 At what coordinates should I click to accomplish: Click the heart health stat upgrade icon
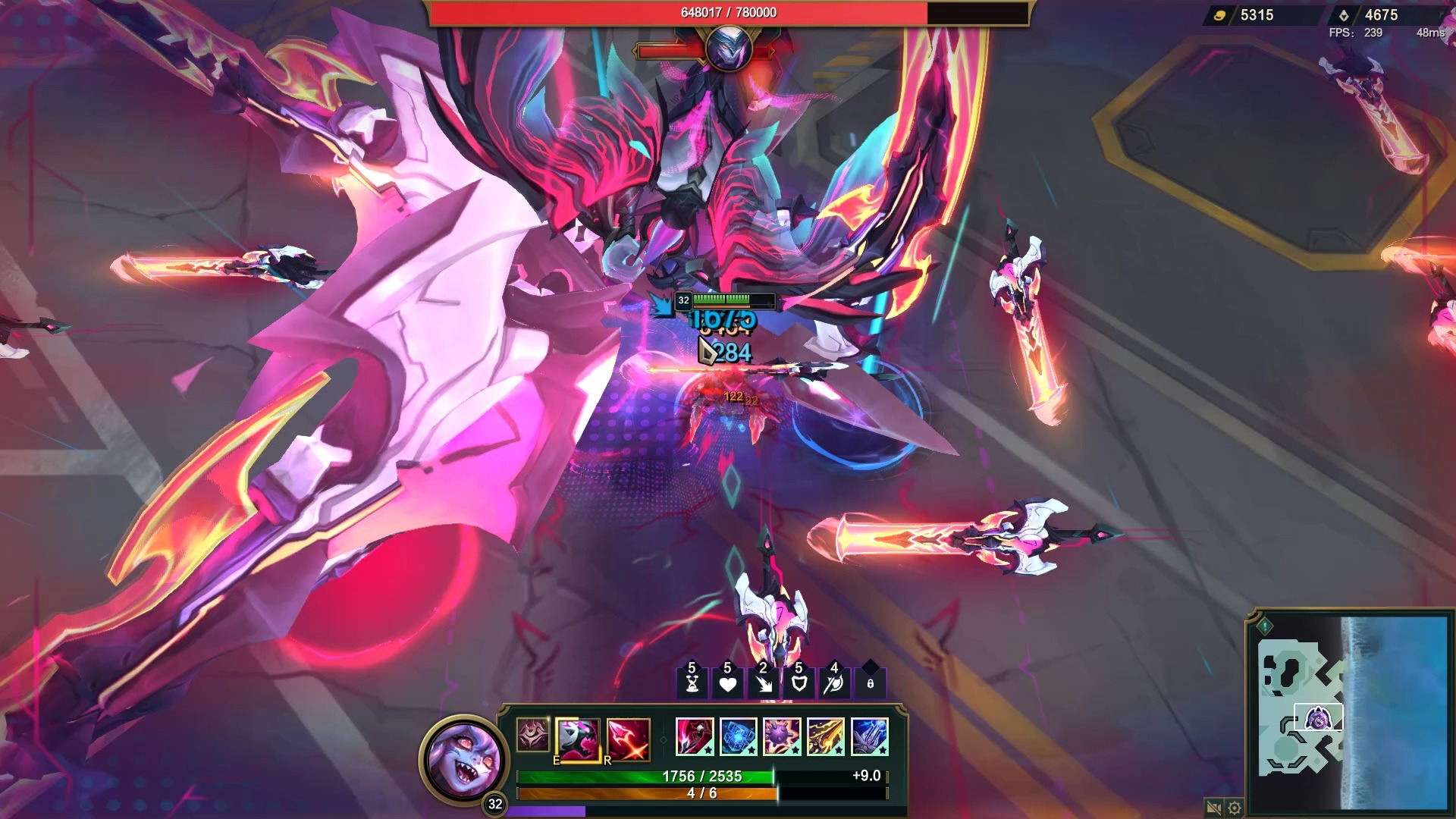click(x=727, y=683)
